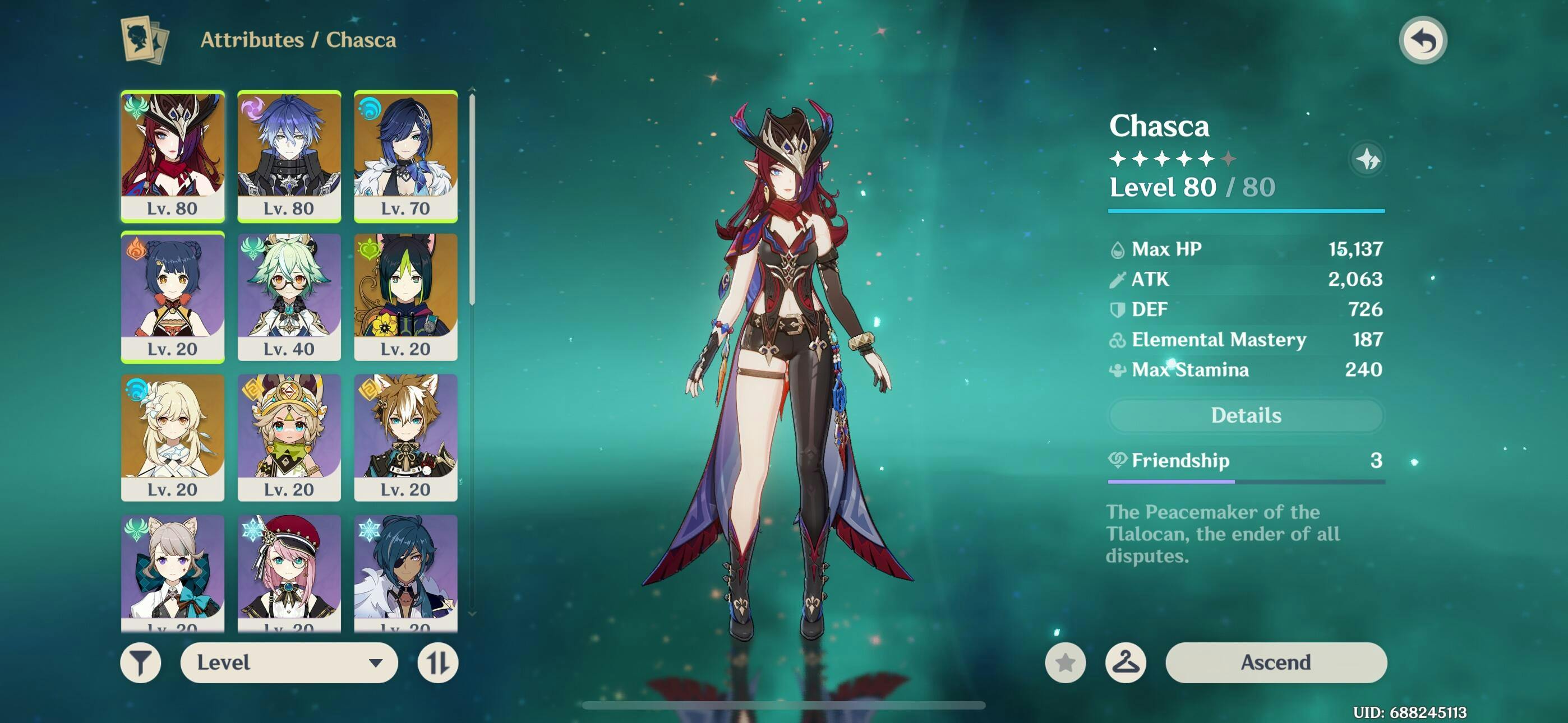Choose the blonde Hydro Traveler card
This screenshot has height=723, width=1568.
[172, 437]
